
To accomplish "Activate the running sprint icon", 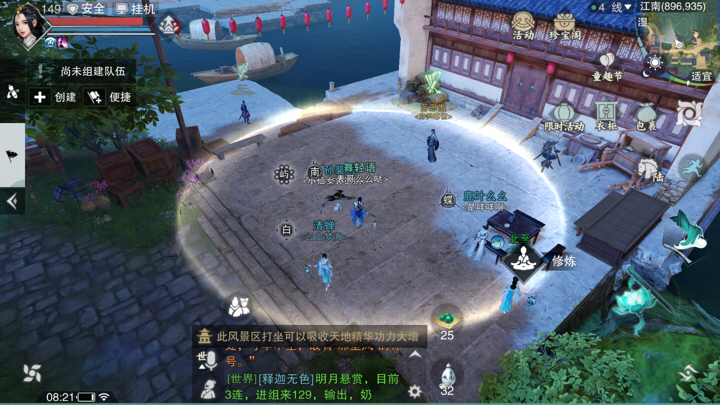I will [x=693, y=164].
